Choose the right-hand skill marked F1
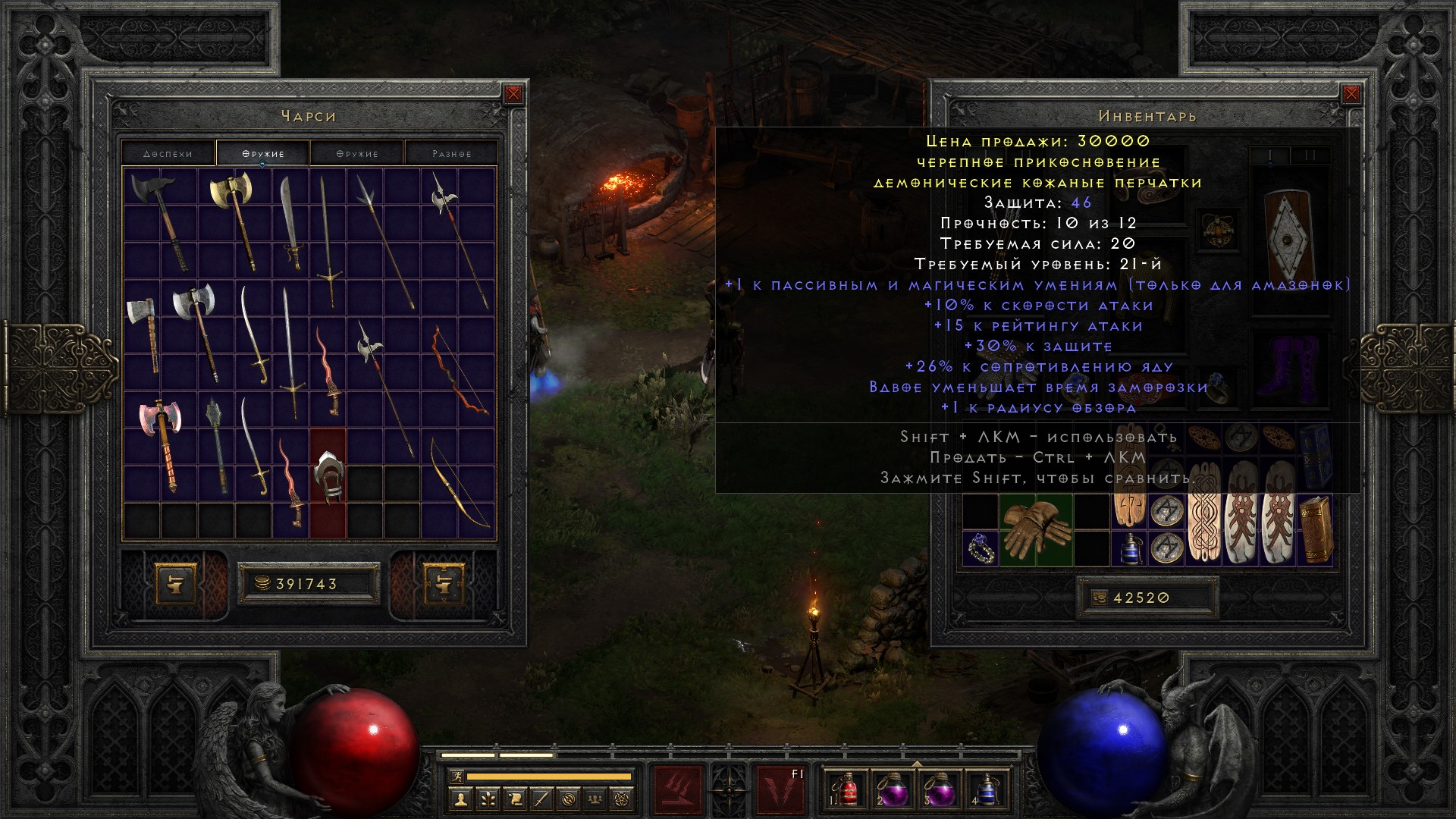This screenshot has height=819, width=1456. 781,790
